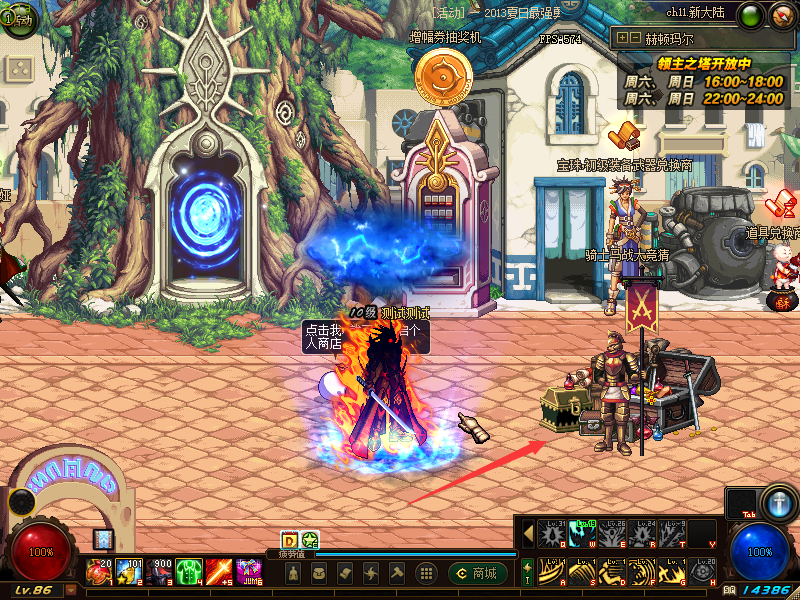Open the card icon above the HP orb
This screenshot has height=600, width=800.
103,539
